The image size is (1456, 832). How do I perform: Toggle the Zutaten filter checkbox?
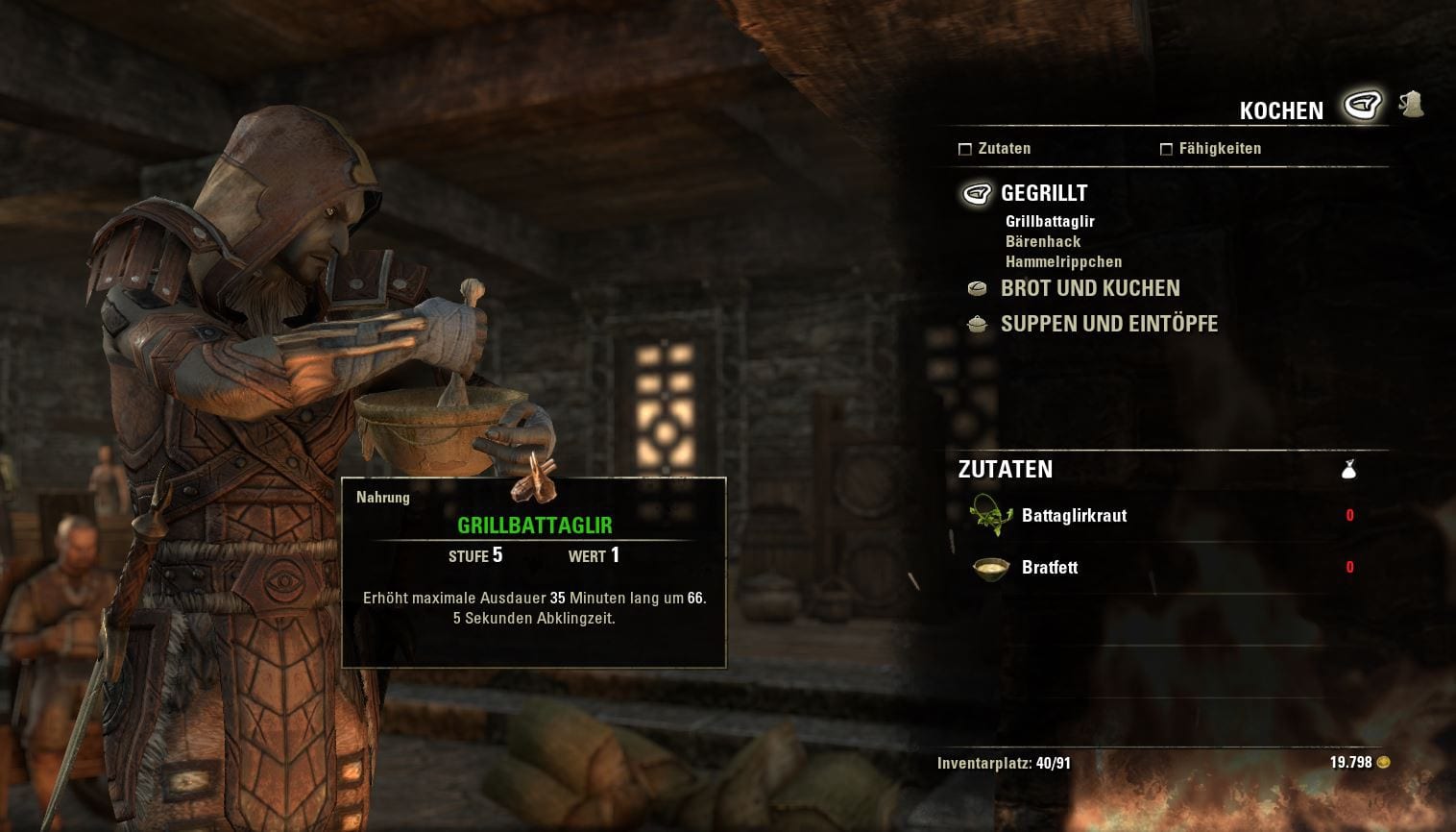965,149
